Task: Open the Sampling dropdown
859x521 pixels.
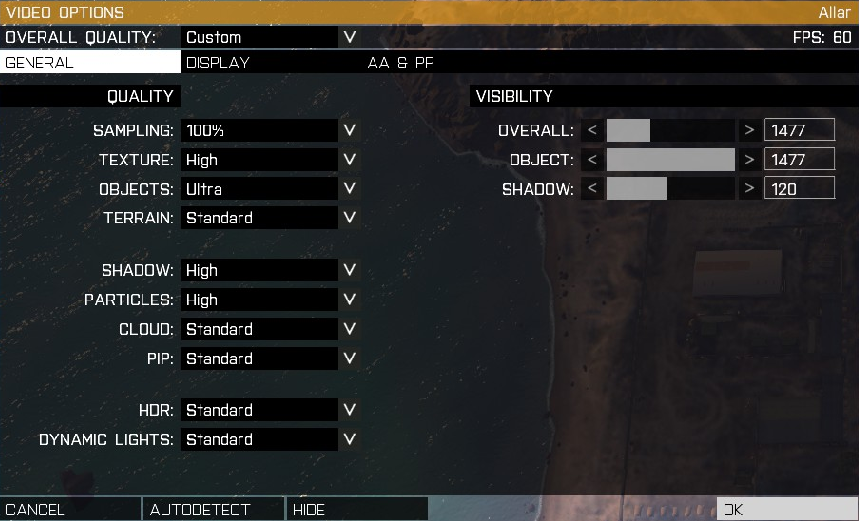Action: (x=270, y=130)
